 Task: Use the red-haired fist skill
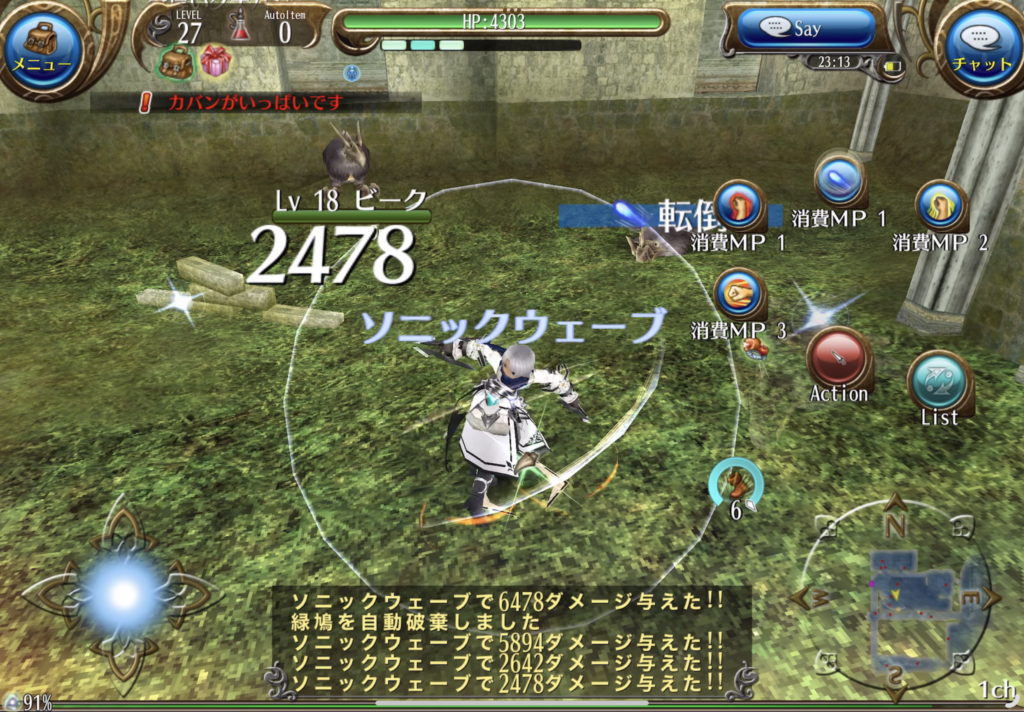pos(741,206)
